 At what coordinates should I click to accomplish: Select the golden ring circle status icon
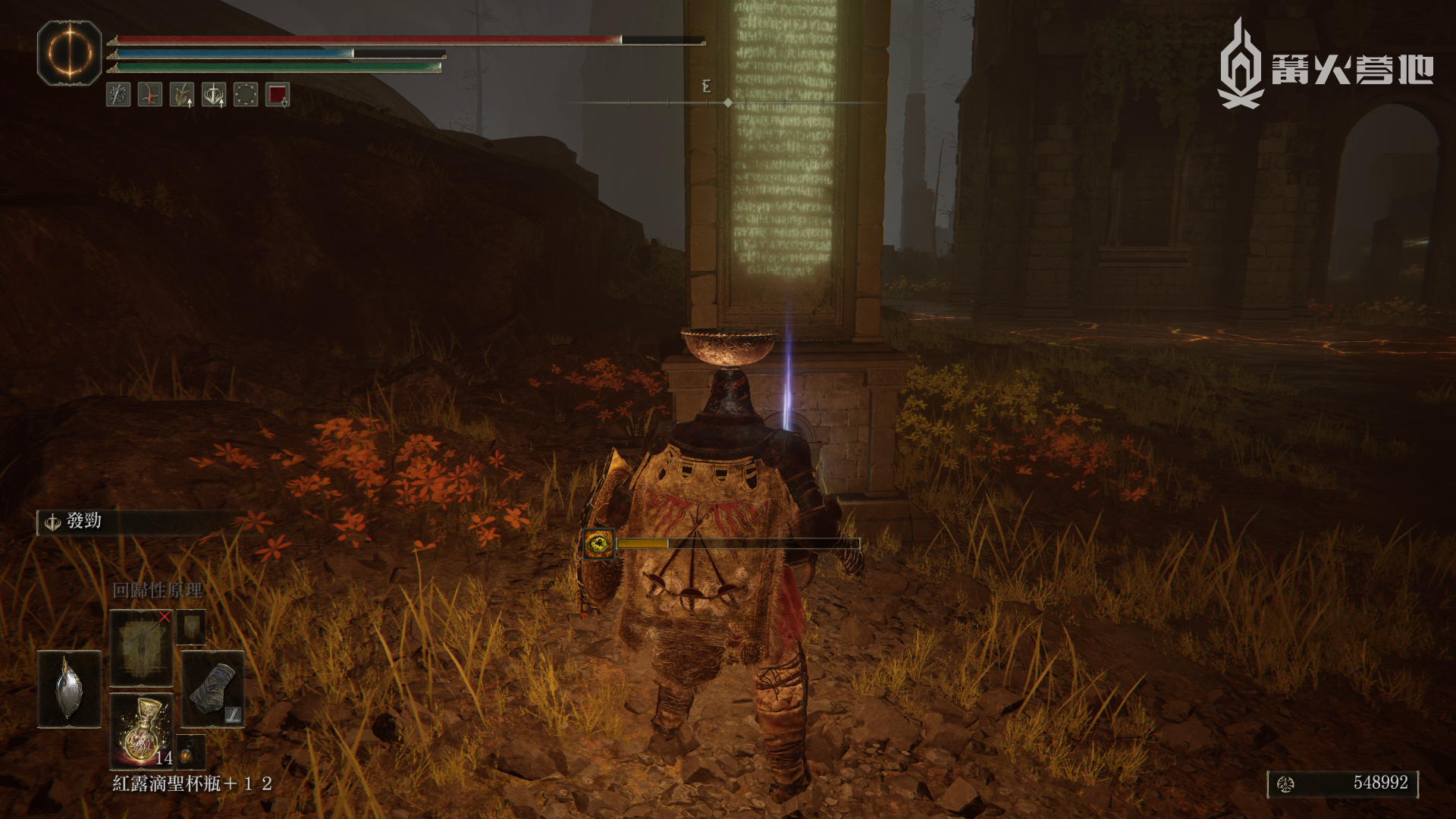(246, 95)
